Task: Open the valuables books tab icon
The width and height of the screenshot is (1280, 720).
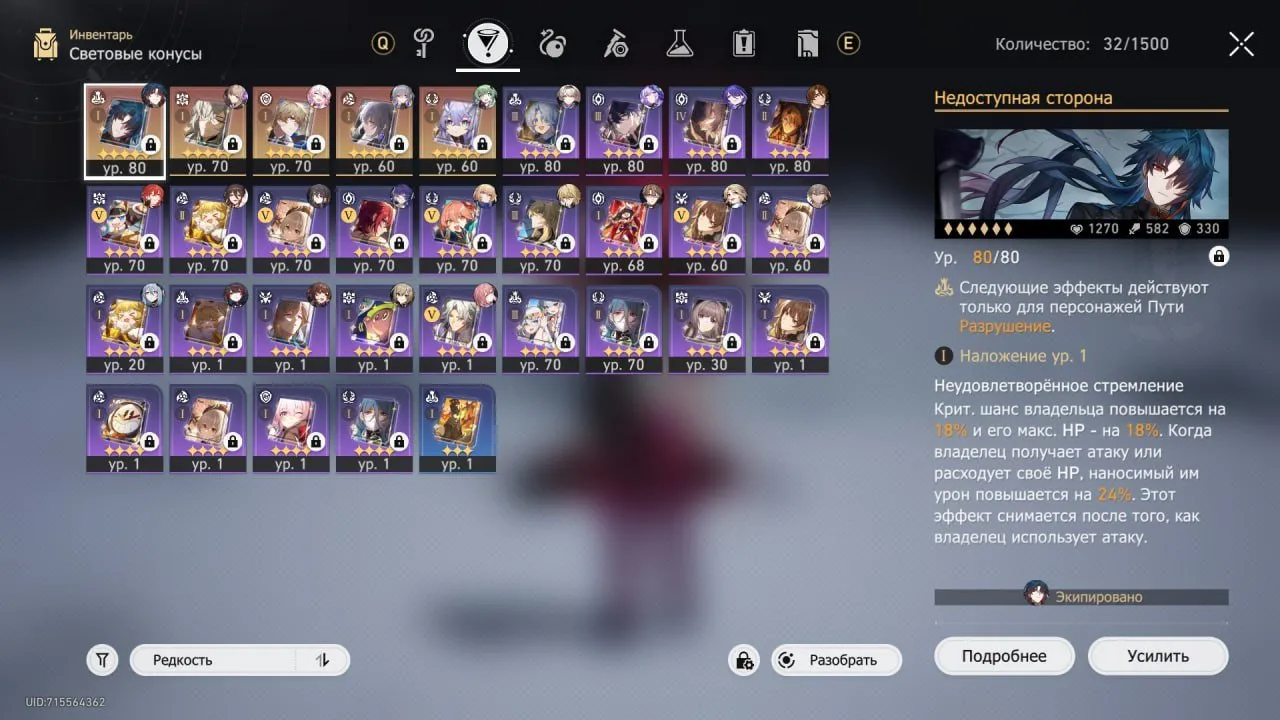Action: click(x=807, y=43)
